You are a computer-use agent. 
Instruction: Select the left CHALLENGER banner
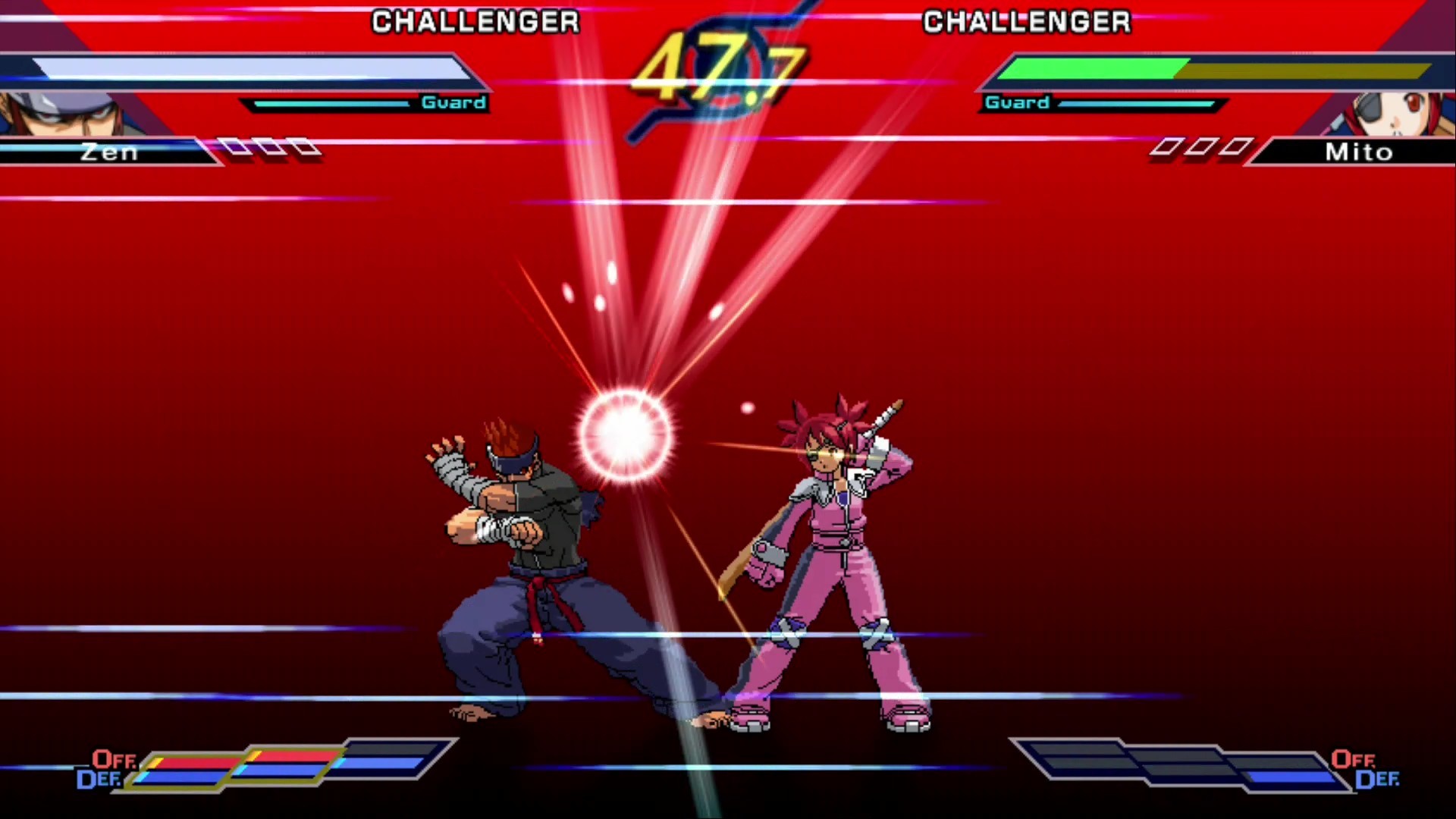tap(475, 21)
